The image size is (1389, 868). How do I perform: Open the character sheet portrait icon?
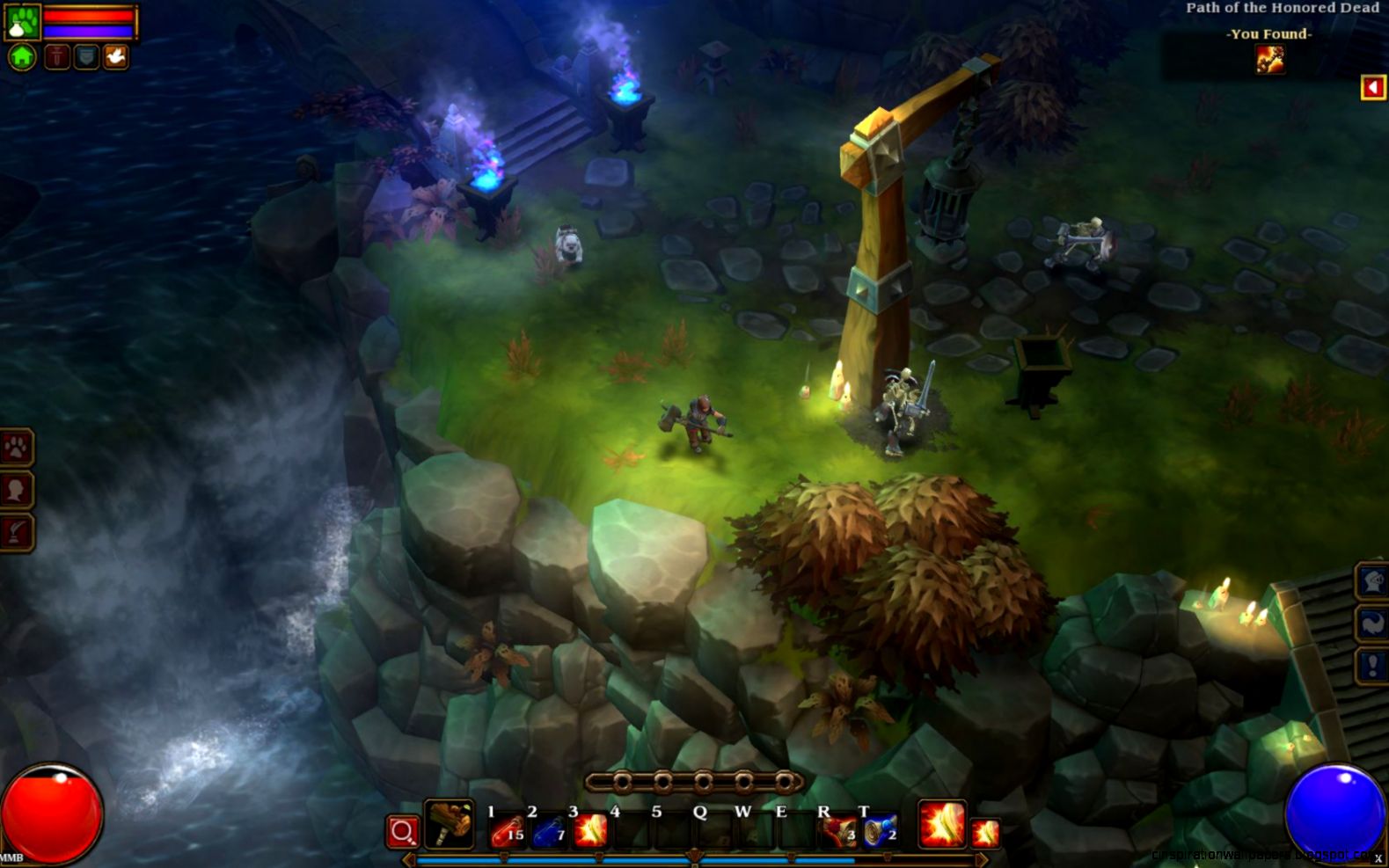click(x=18, y=488)
